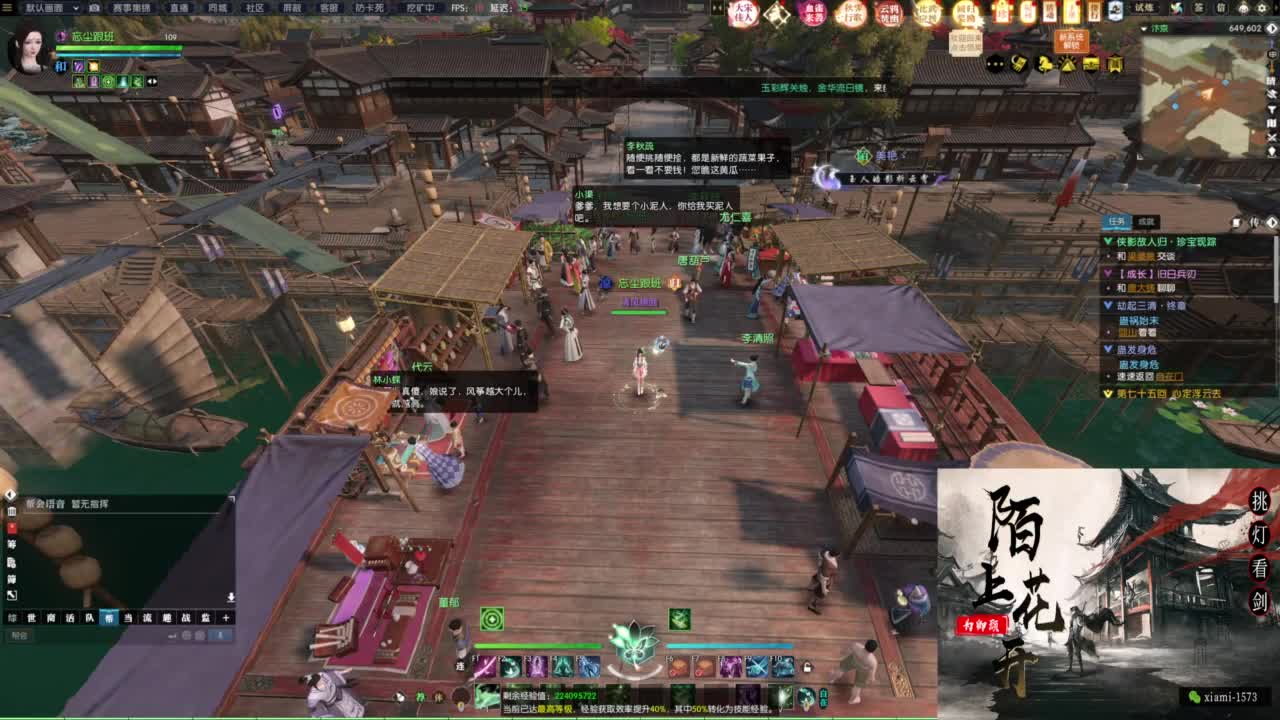Activate the F1 skill on the skill bar
This screenshot has width=1280, height=720.
tap(482, 667)
